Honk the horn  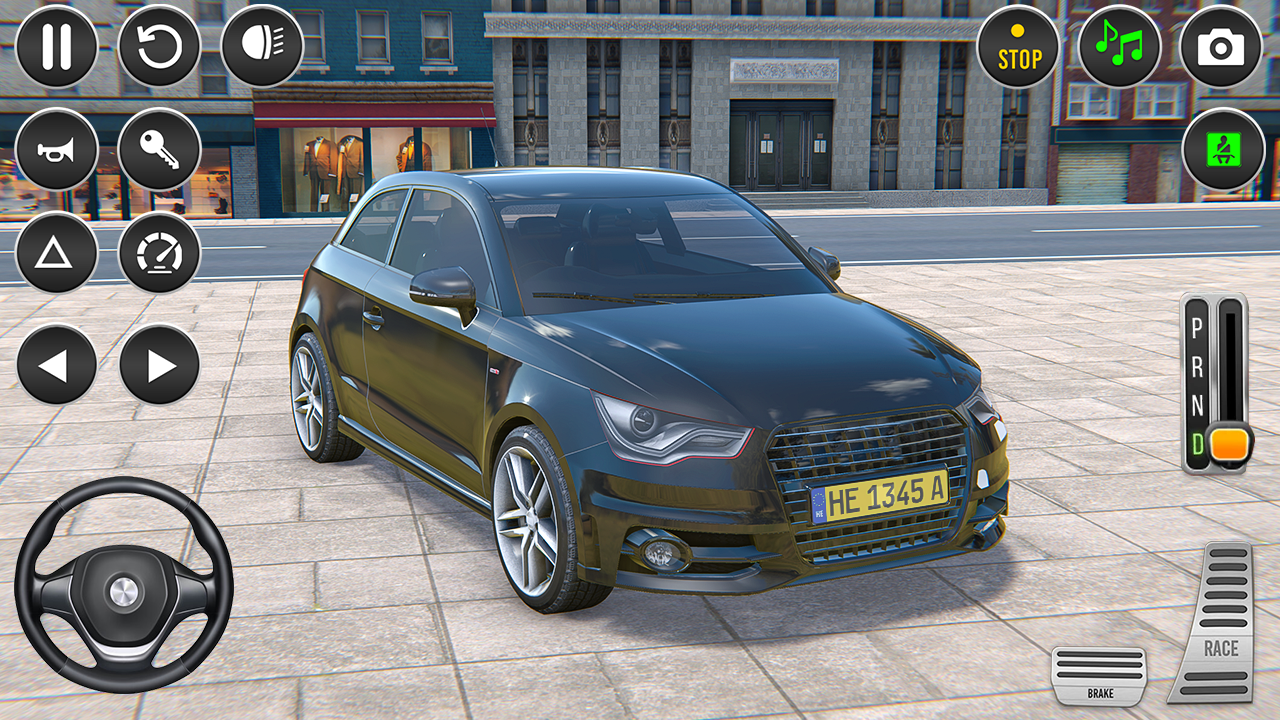pos(55,148)
